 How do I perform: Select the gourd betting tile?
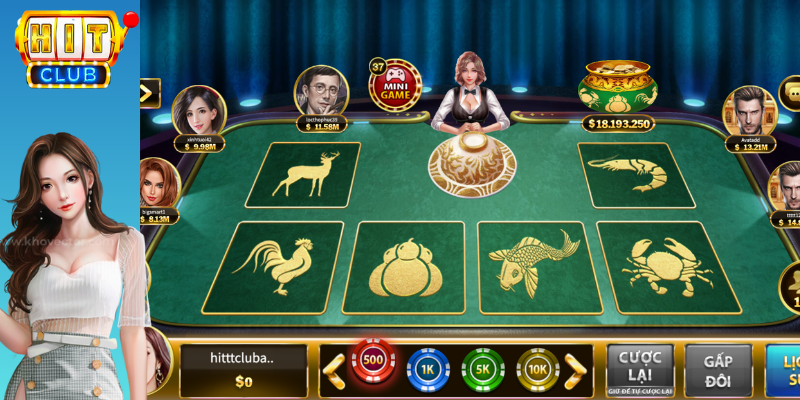point(404,267)
